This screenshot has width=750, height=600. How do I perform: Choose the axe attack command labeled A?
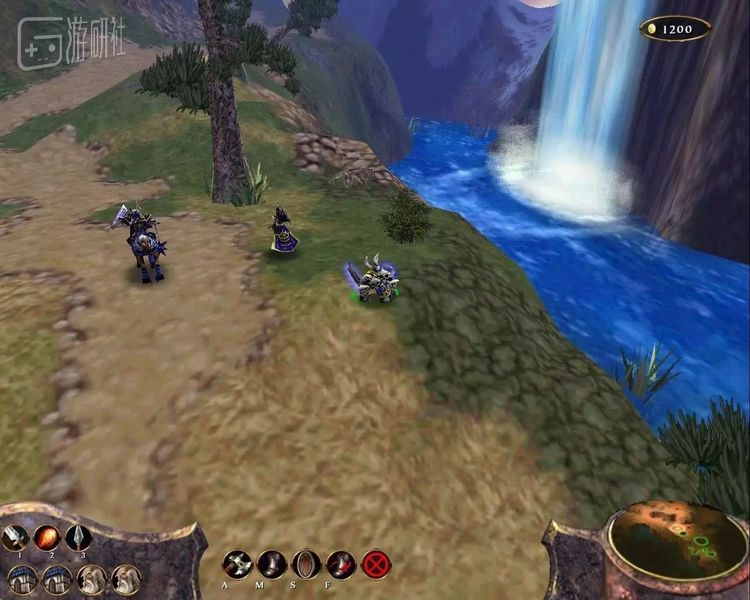click(x=237, y=564)
